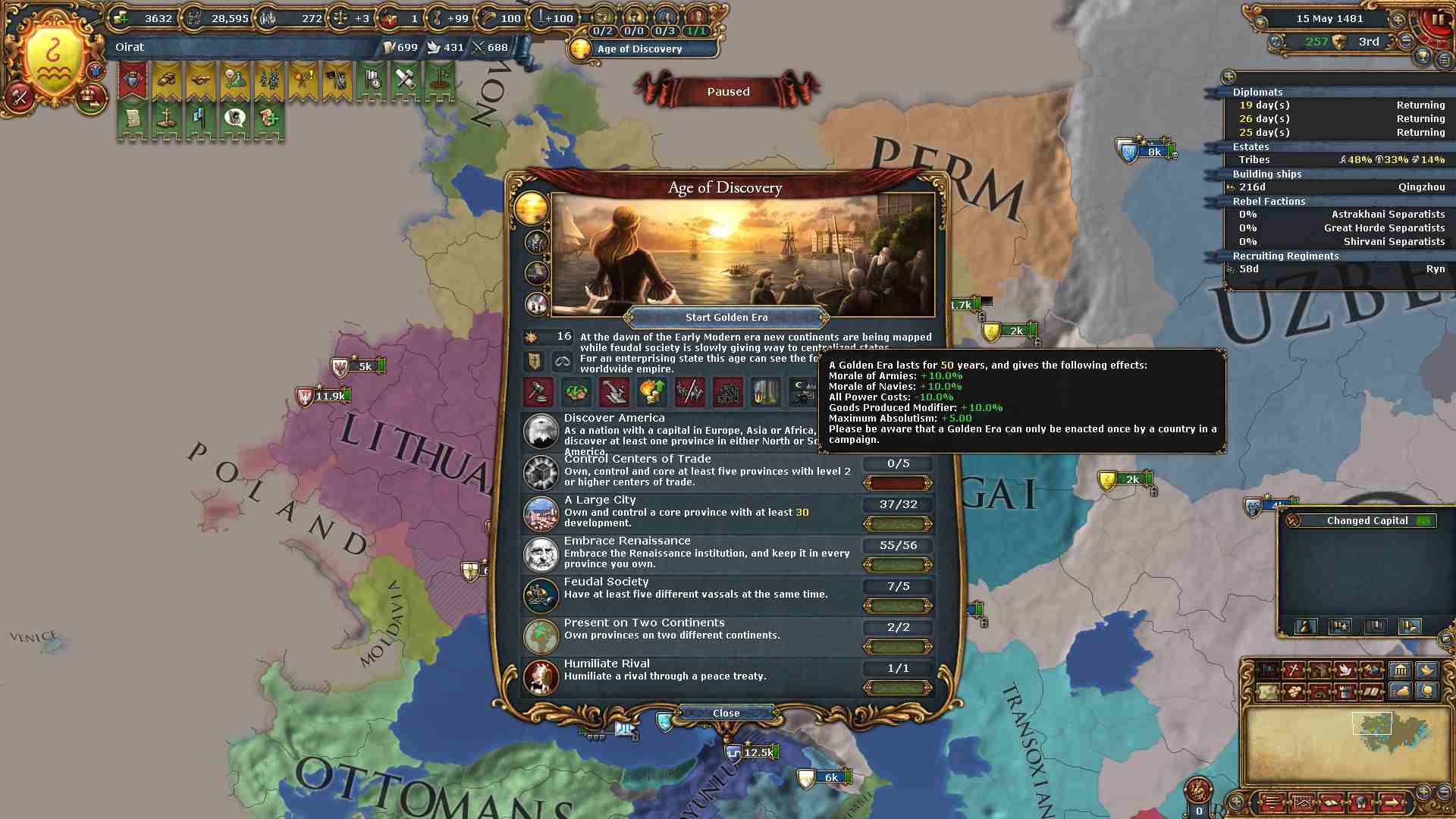Viewport: 1456px width, 819px height.
Task: Open the trophy achievements button
Action: [x=1423, y=58]
